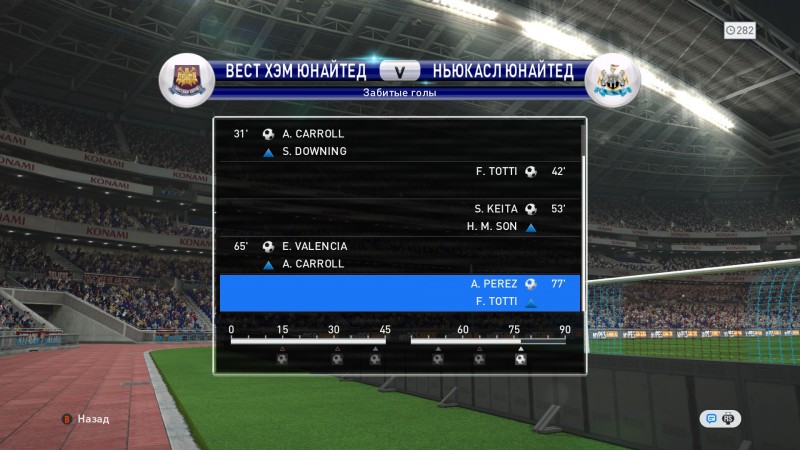Pick E. Valencia's 65th-minute goal entry
The width and height of the screenshot is (800, 450).
[400, 254]
